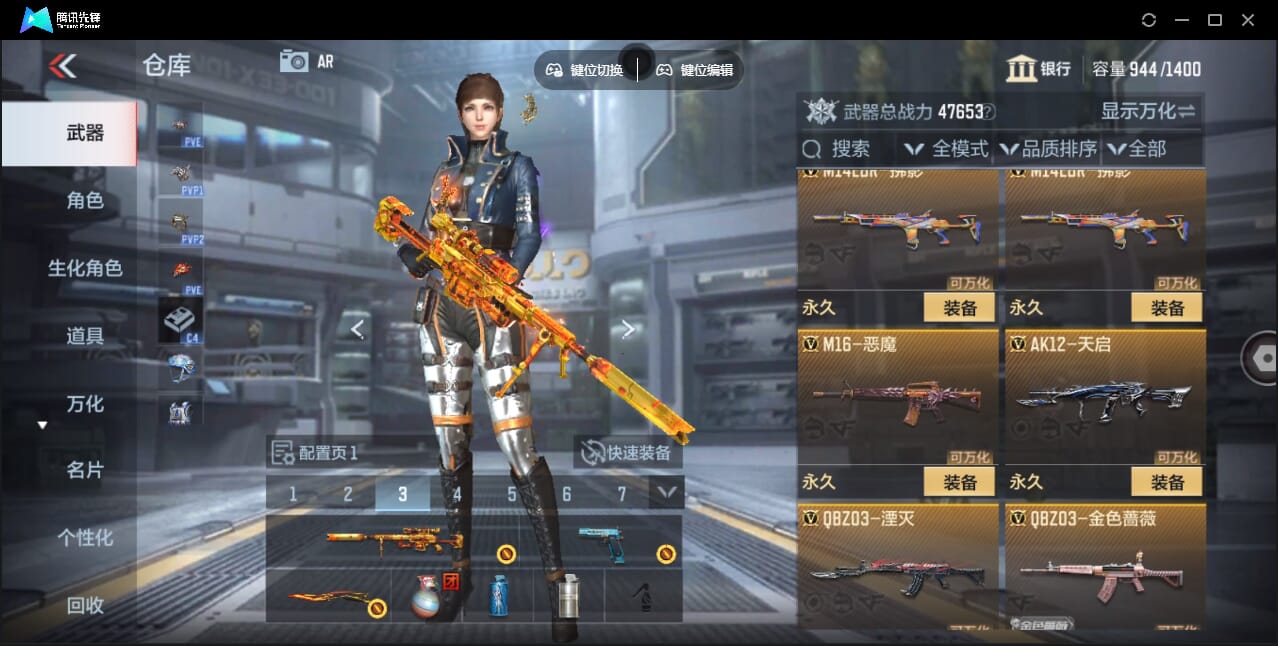The height and width of the screenshot is (646, 1278).
Task: Open the 银行 bank
Action: click(1039, 69)
